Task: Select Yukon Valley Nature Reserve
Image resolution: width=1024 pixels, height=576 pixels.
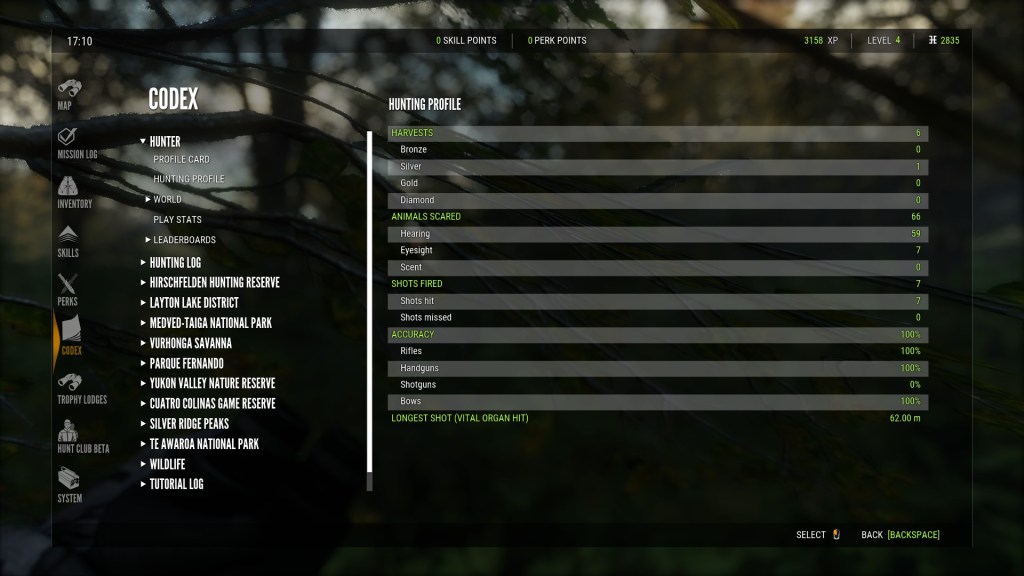Action: [x=212, y=383]
